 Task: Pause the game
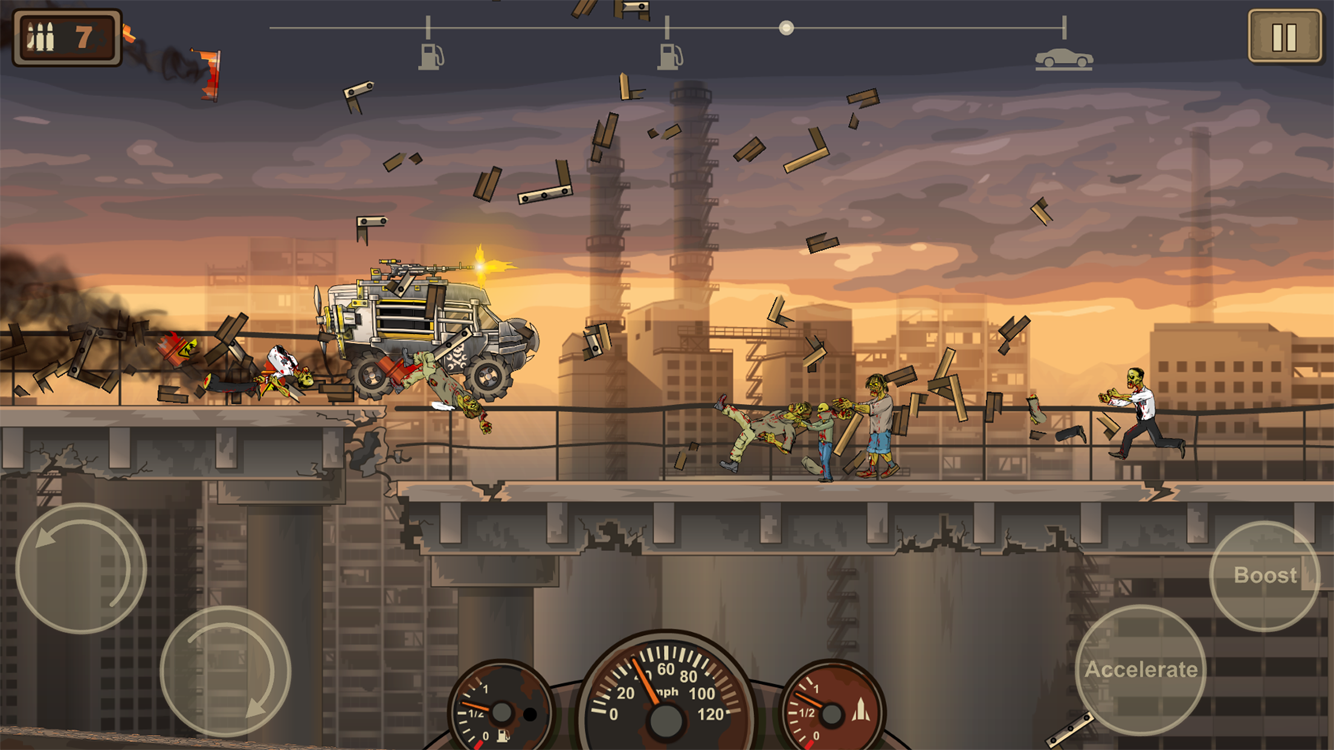pyautogui.click(x=1284, y=37)
